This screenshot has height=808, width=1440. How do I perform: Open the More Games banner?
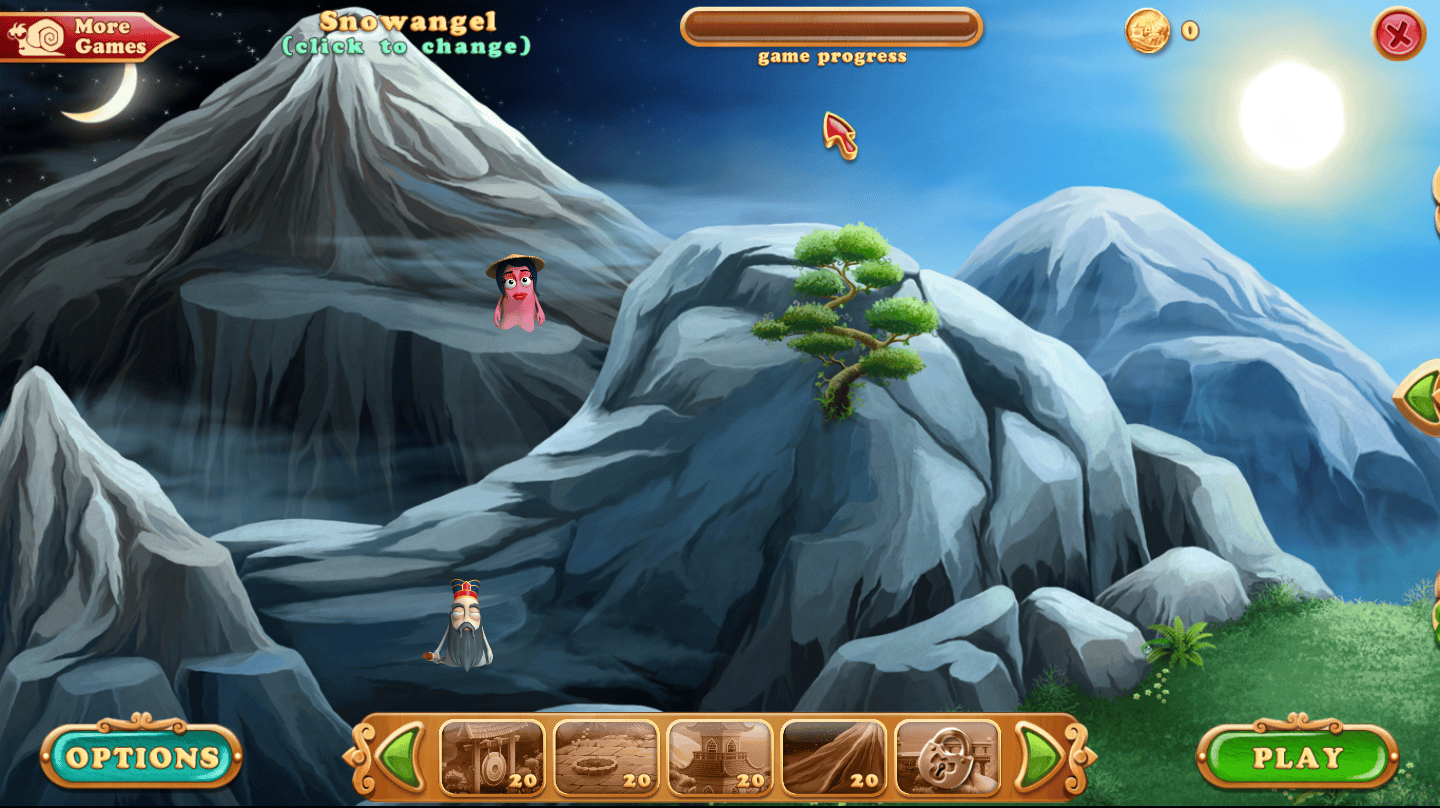click(88, 37)
